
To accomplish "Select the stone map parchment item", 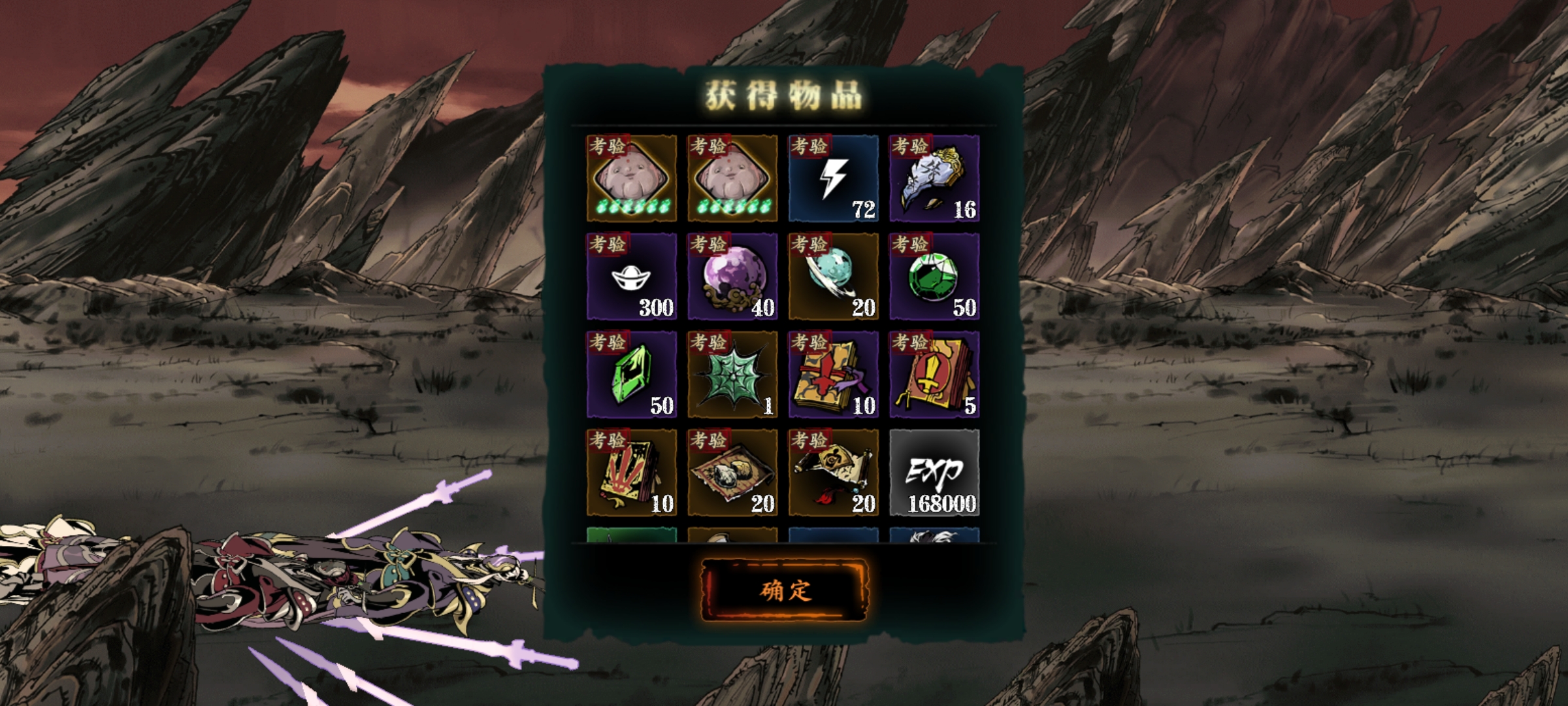I will [732, 473].
